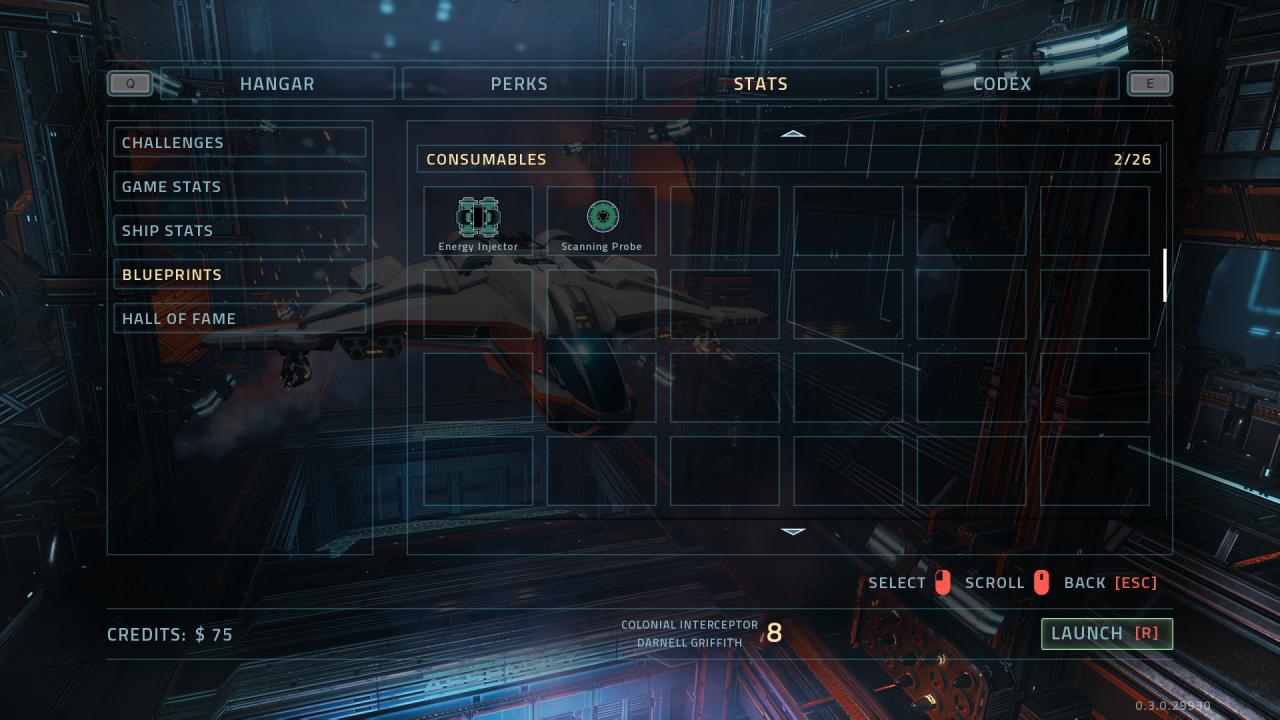Click the blueprint list scrollbar handle
Screen dimensions: 1280x720
click(x=1165, y=275)
